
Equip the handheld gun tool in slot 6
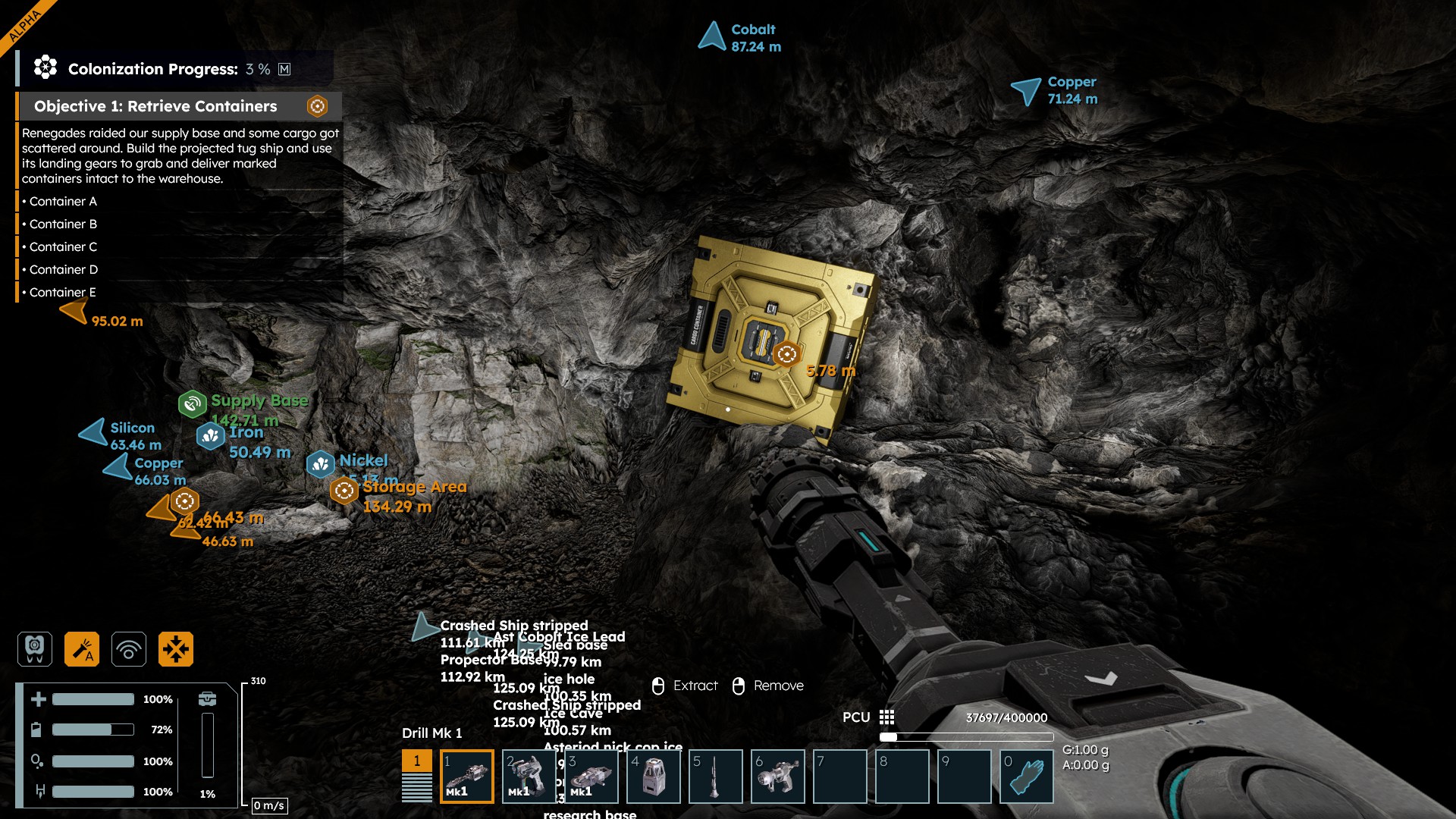(x=777, y=776)
